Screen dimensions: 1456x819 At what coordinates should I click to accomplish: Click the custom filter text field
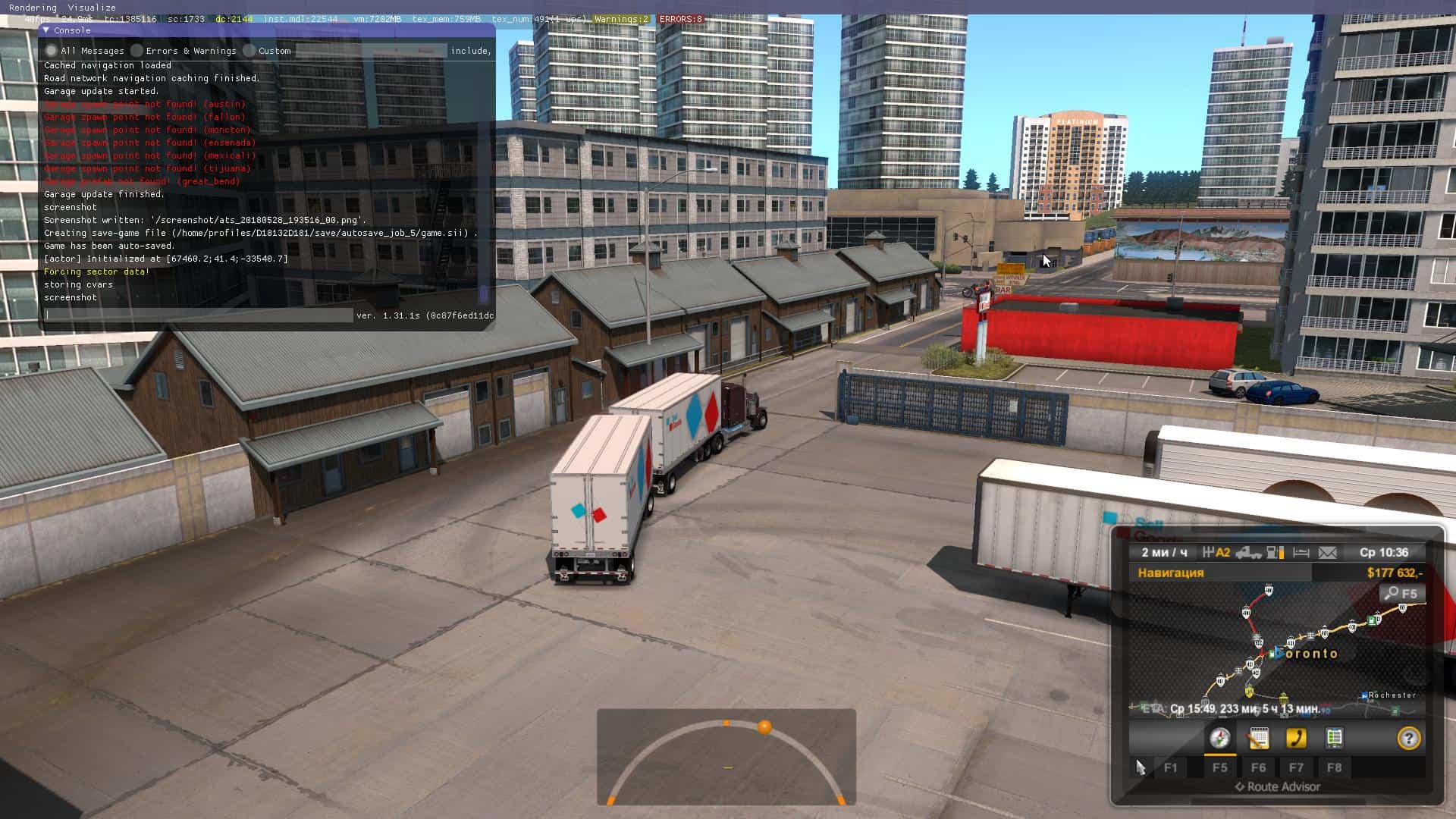370,51
